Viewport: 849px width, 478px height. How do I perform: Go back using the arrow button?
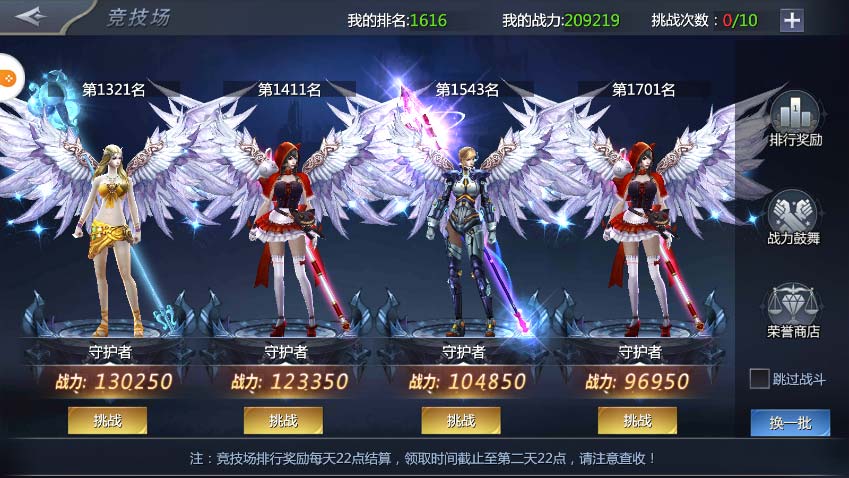point(31,18)
